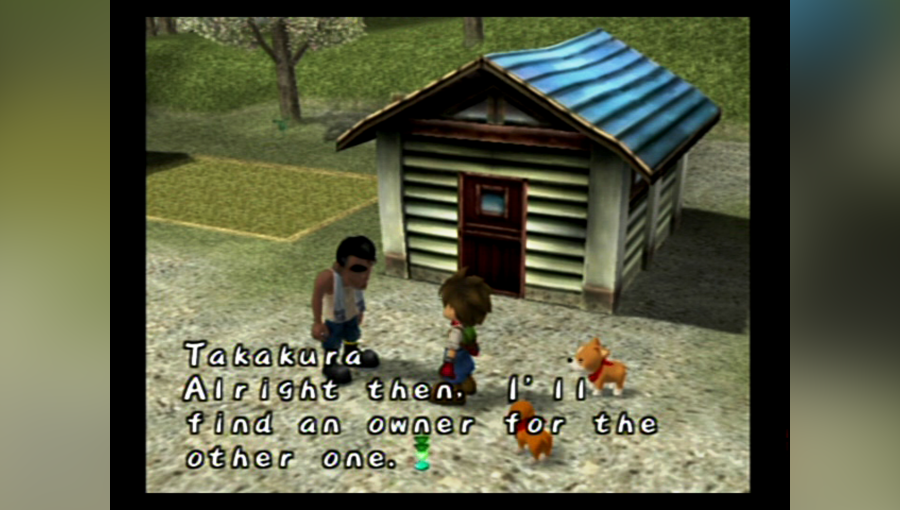Advance dialogue using the green continue indicator
Viewport: 900px width, 510px height.
tap(422, 455)
